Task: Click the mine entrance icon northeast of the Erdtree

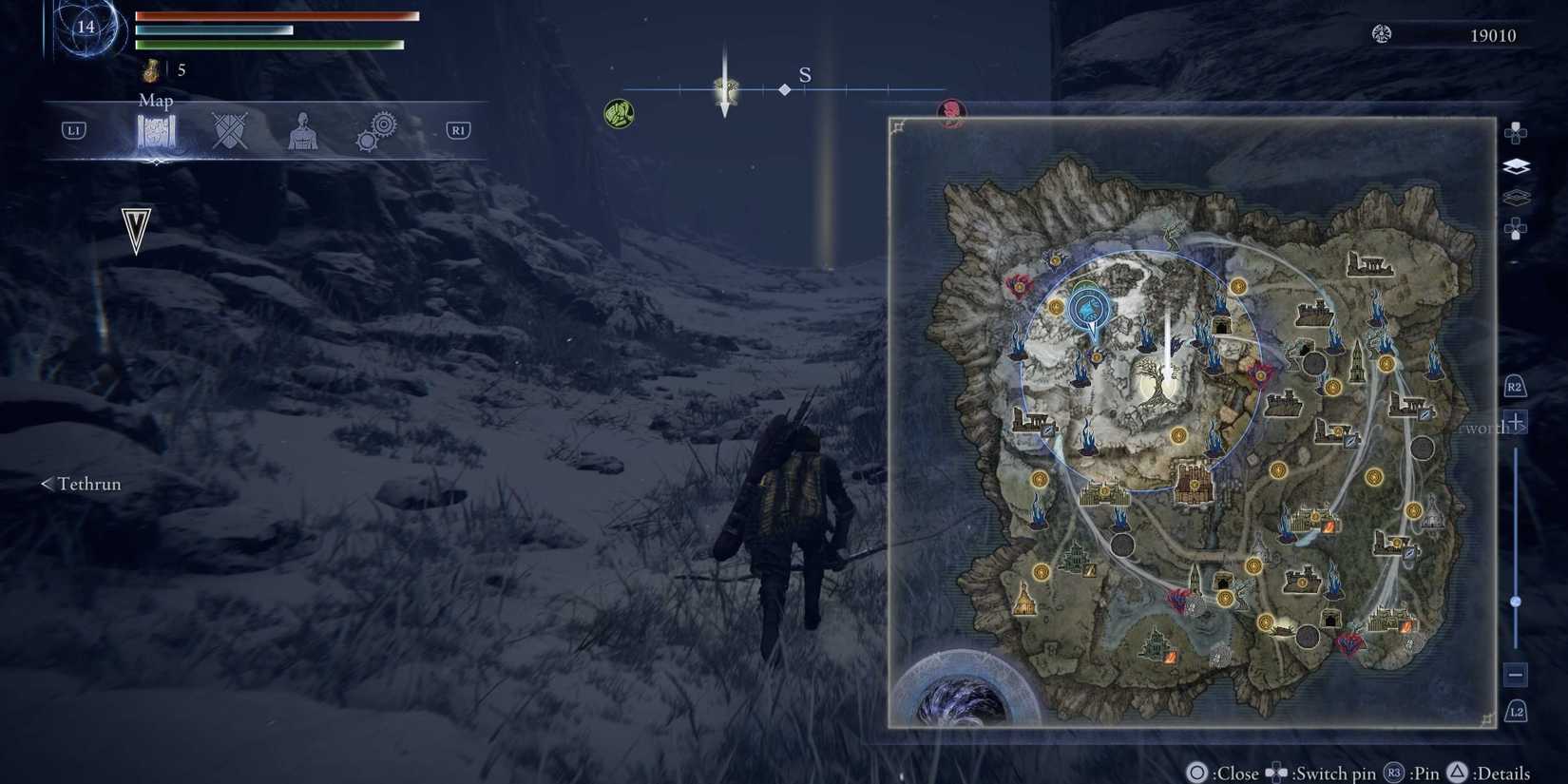Action: coord(1220,325)
